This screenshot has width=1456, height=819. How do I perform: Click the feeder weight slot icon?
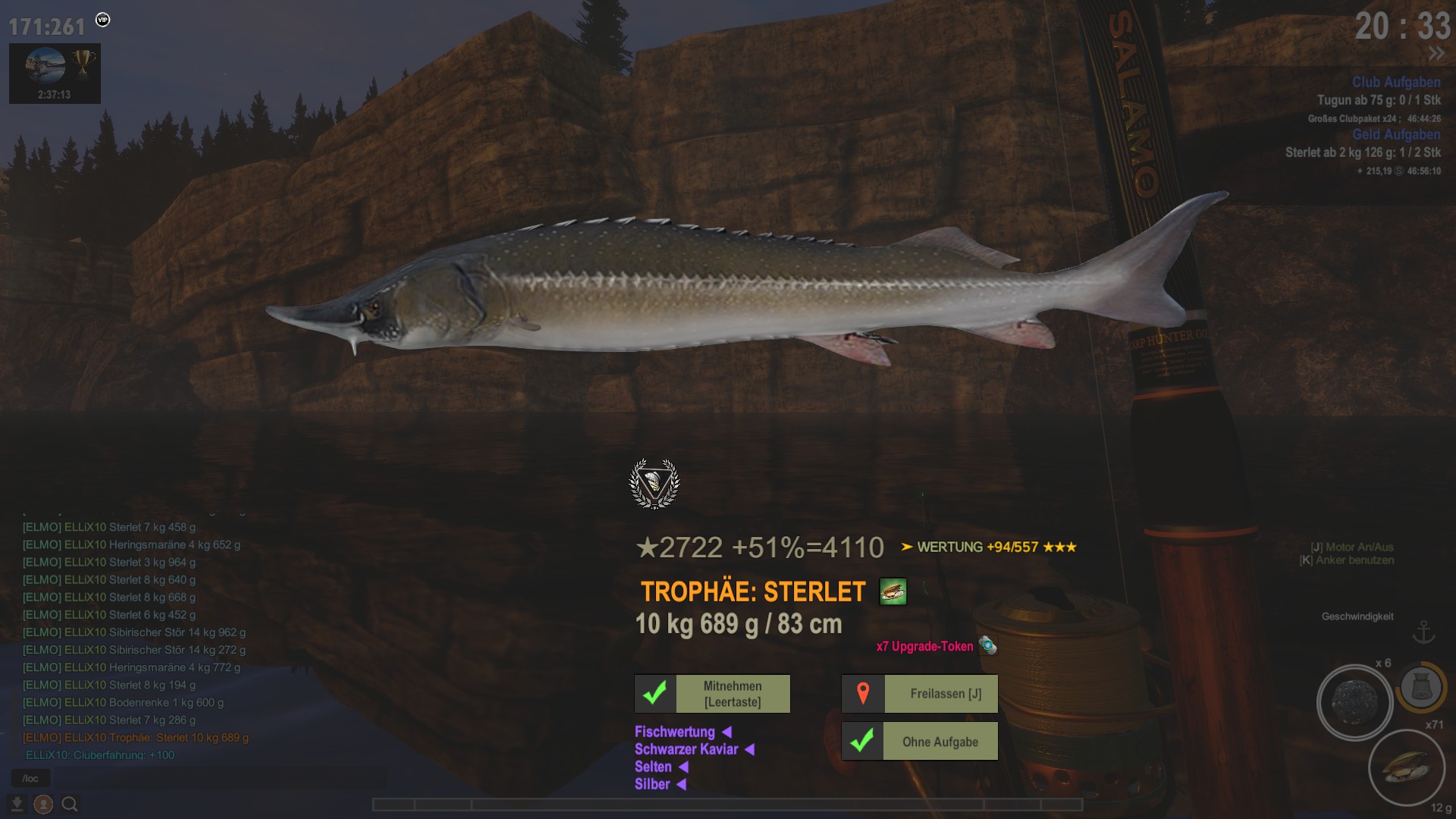click(x=1421, y=687)
